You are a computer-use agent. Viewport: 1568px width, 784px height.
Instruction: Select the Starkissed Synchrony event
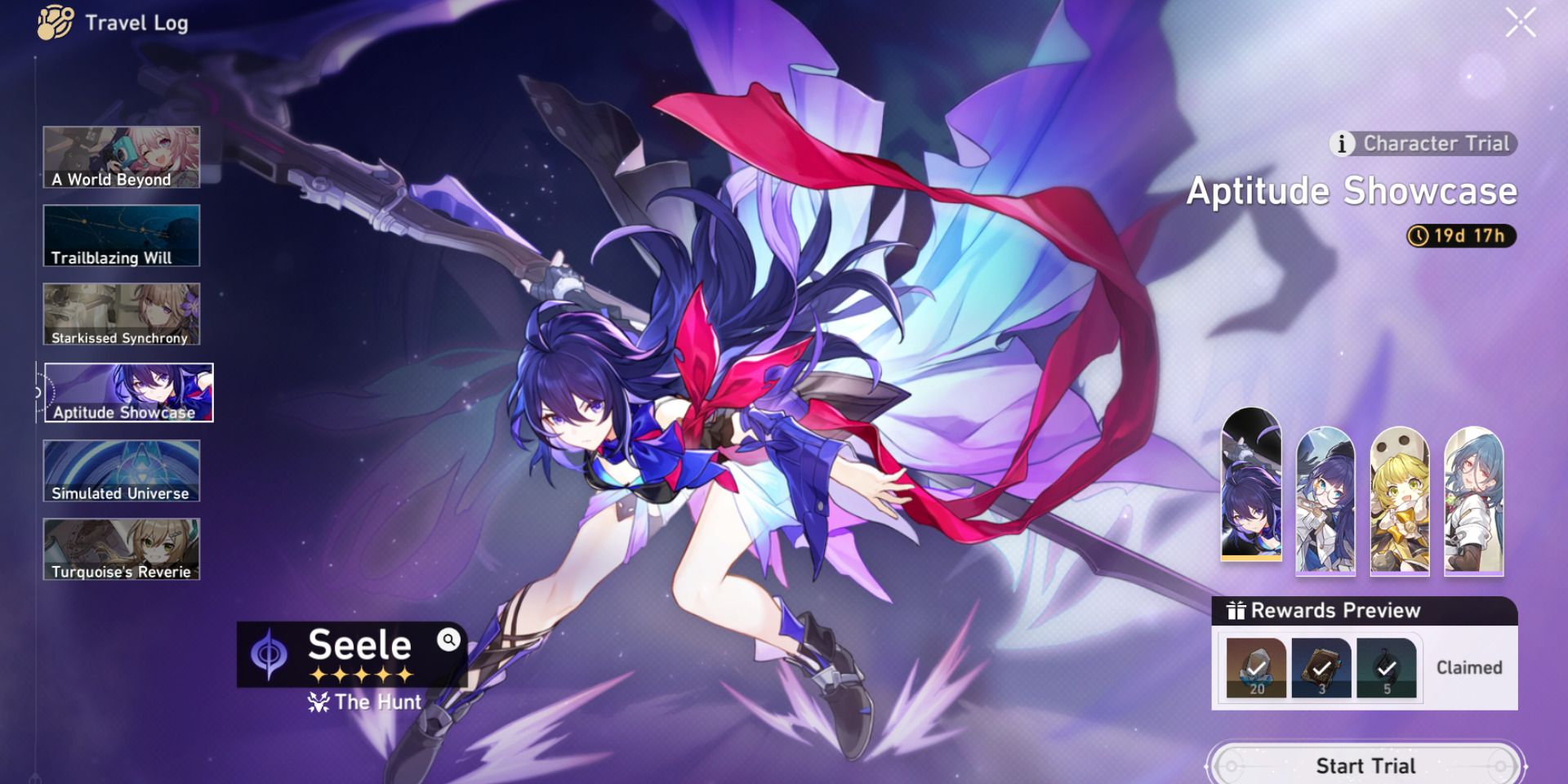tap(121, 314)
